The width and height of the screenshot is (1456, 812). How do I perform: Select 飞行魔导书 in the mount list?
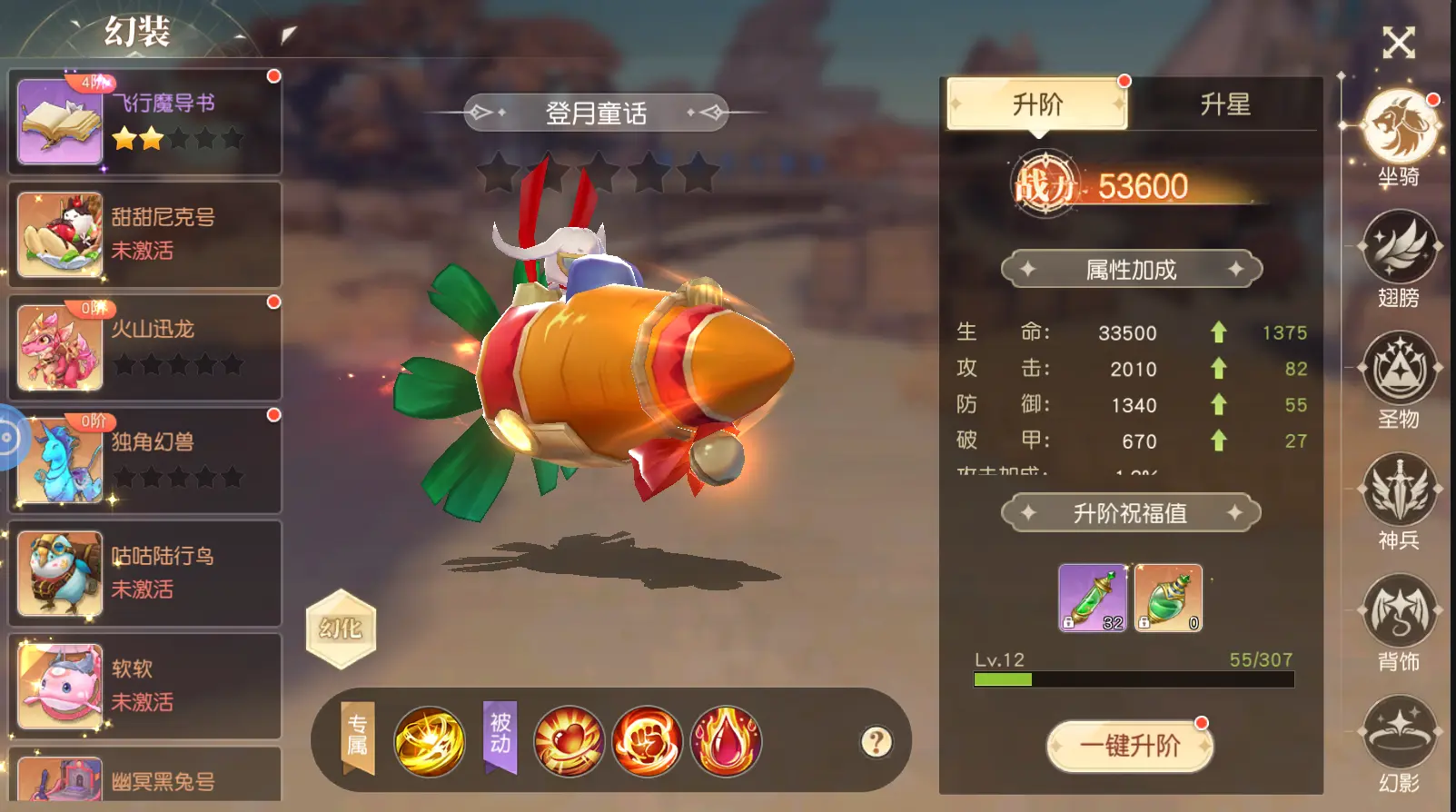coord(145,122)
